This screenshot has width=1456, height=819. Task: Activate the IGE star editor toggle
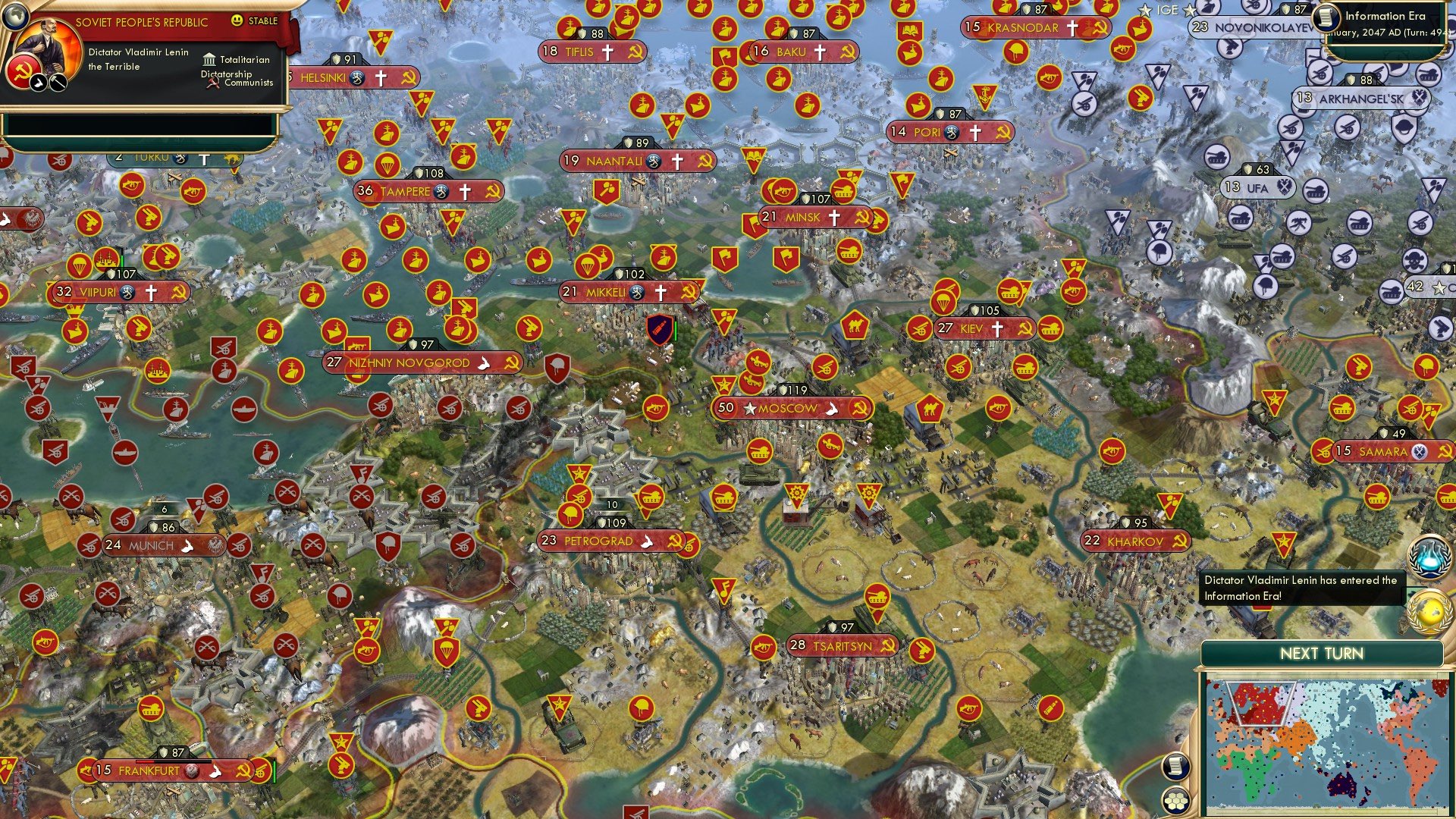[1145, 9]
